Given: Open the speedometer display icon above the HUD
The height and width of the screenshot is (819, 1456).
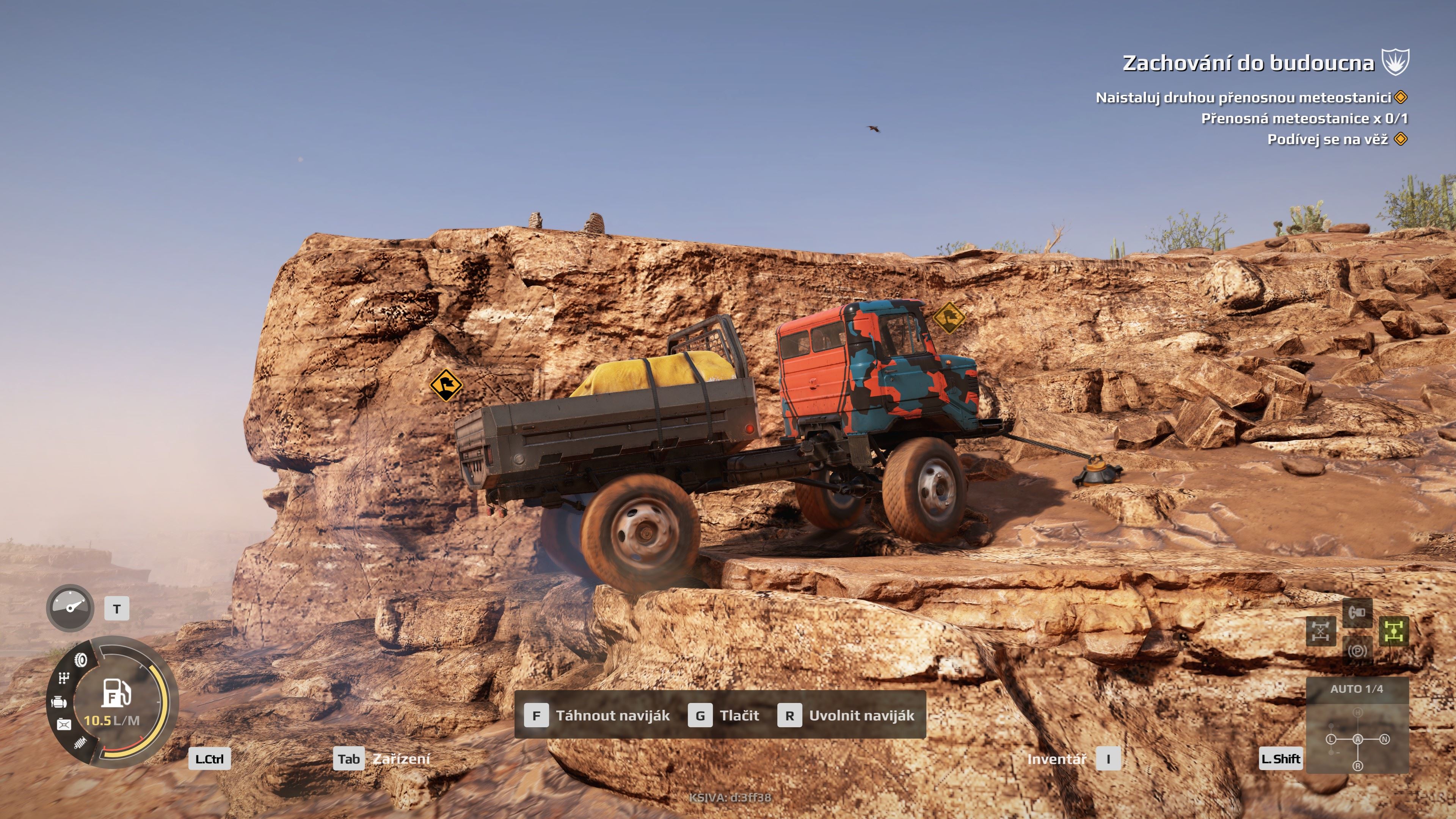Looking at the screenshot, I should [x=70, y=608].
